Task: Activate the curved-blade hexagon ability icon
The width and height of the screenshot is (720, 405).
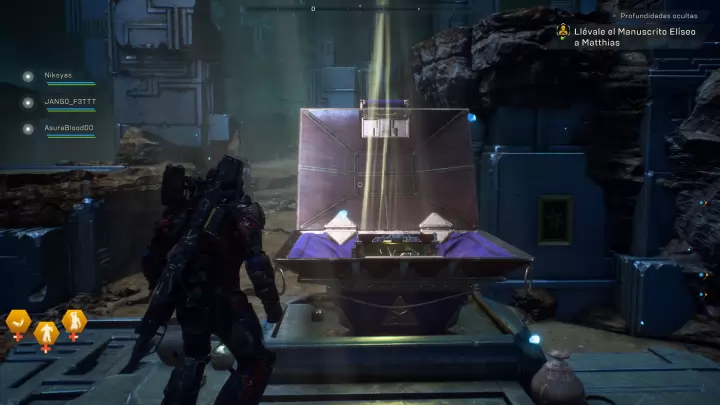Action: point(18,322)
